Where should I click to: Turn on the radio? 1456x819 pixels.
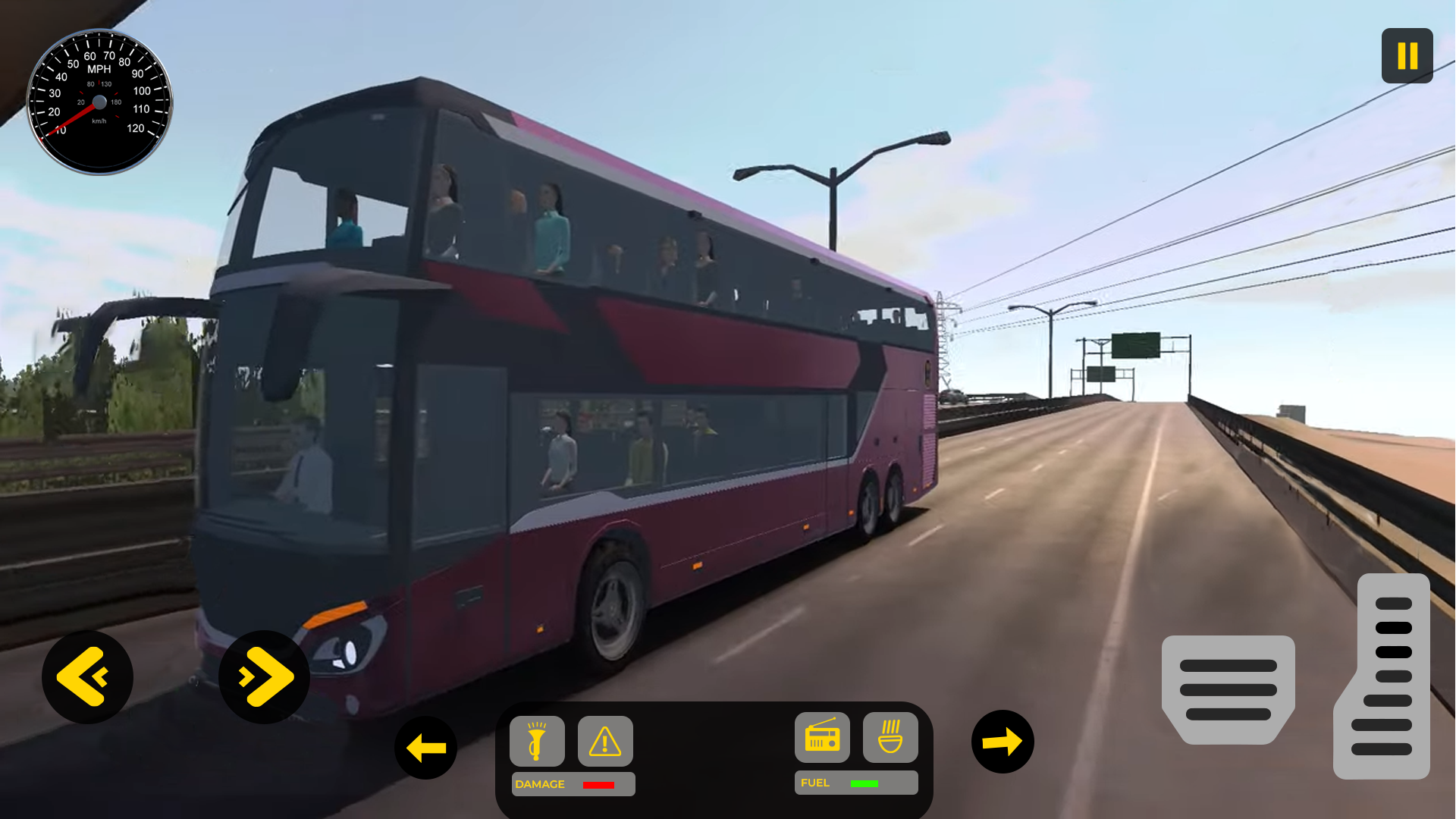822,738
